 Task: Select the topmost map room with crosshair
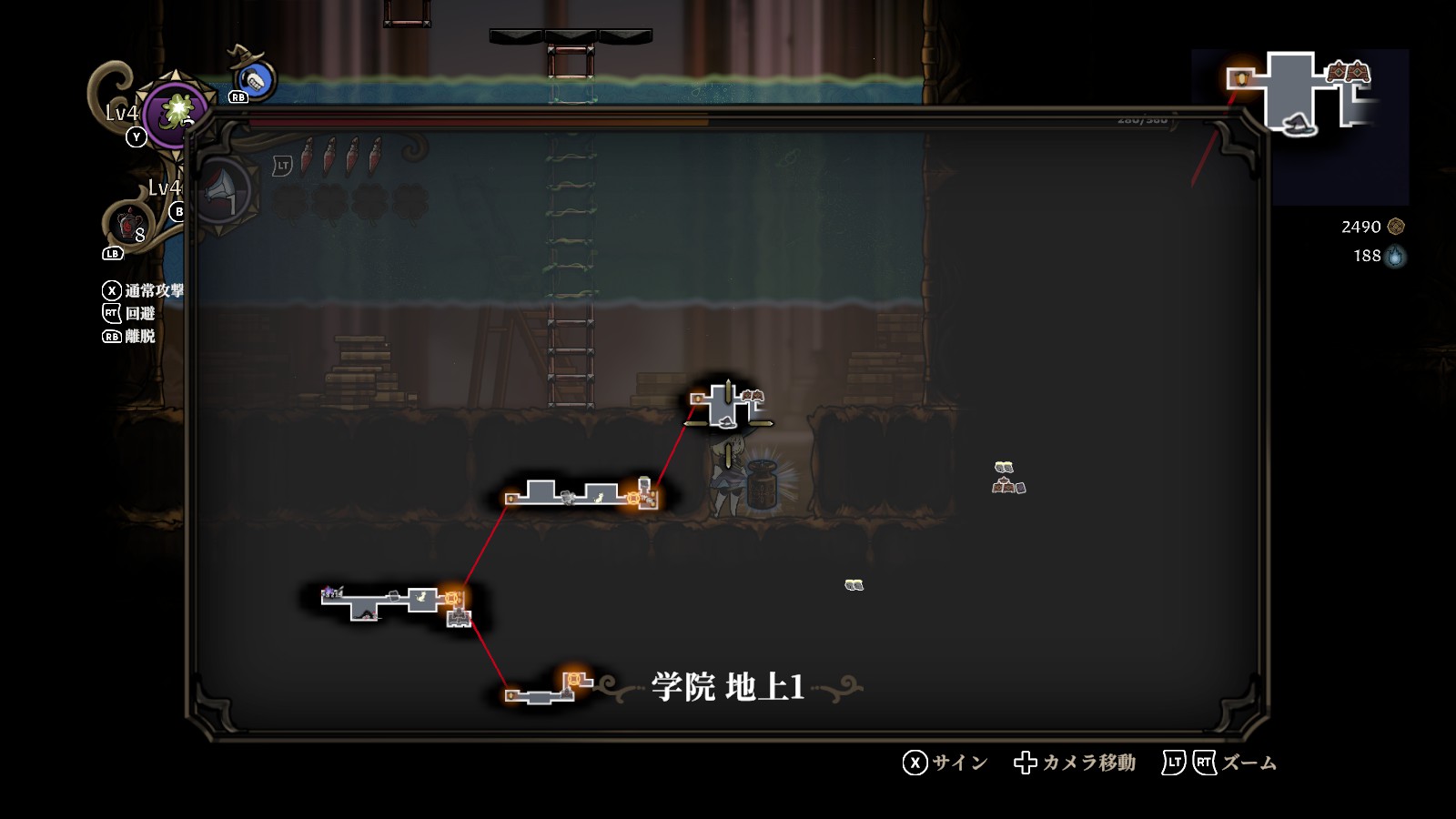tap(726, 403)
